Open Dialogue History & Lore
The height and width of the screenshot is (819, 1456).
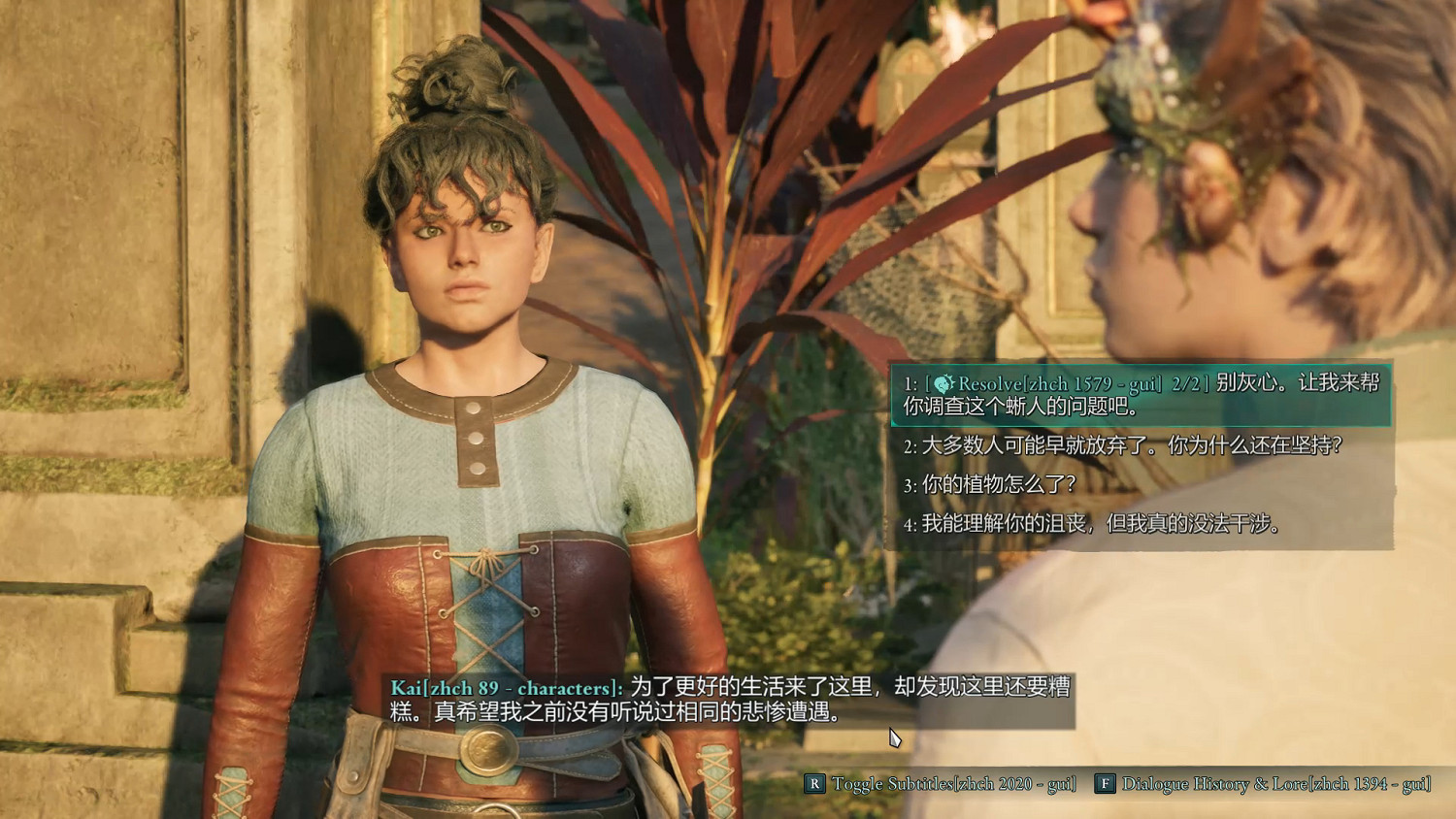pos(1263,784)
